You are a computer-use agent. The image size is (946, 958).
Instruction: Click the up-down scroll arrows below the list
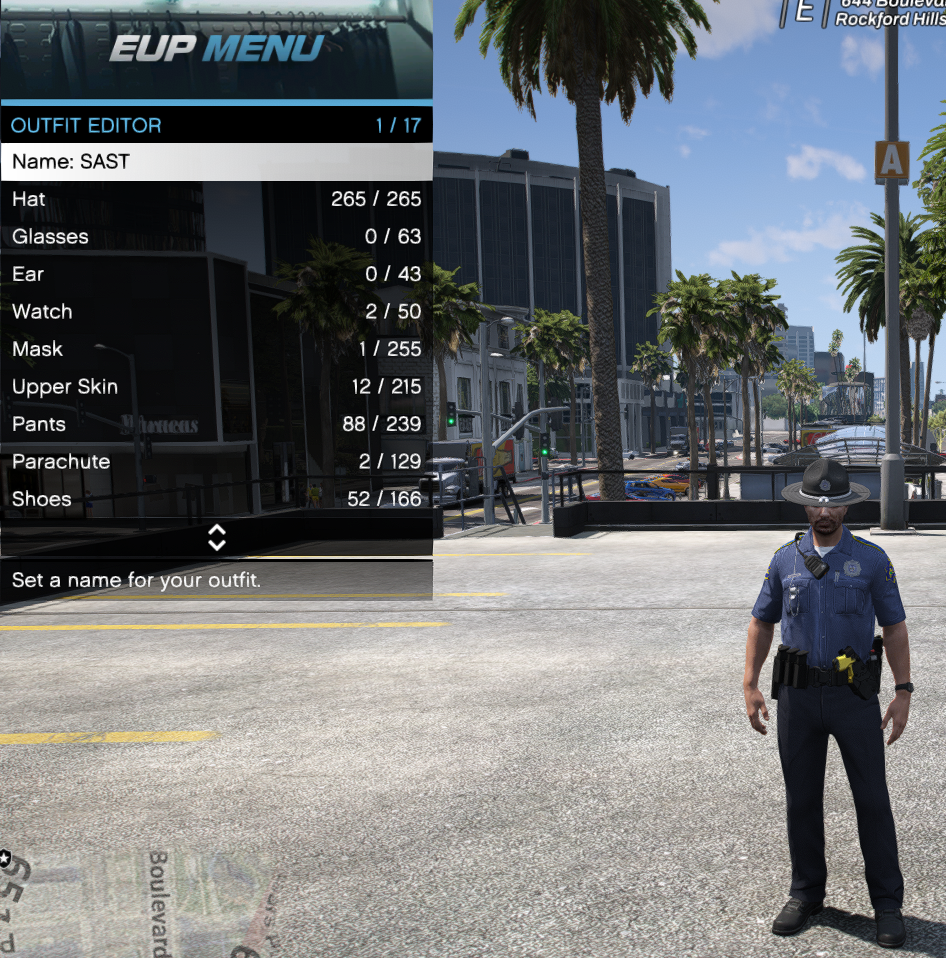[x=217, y=538]
